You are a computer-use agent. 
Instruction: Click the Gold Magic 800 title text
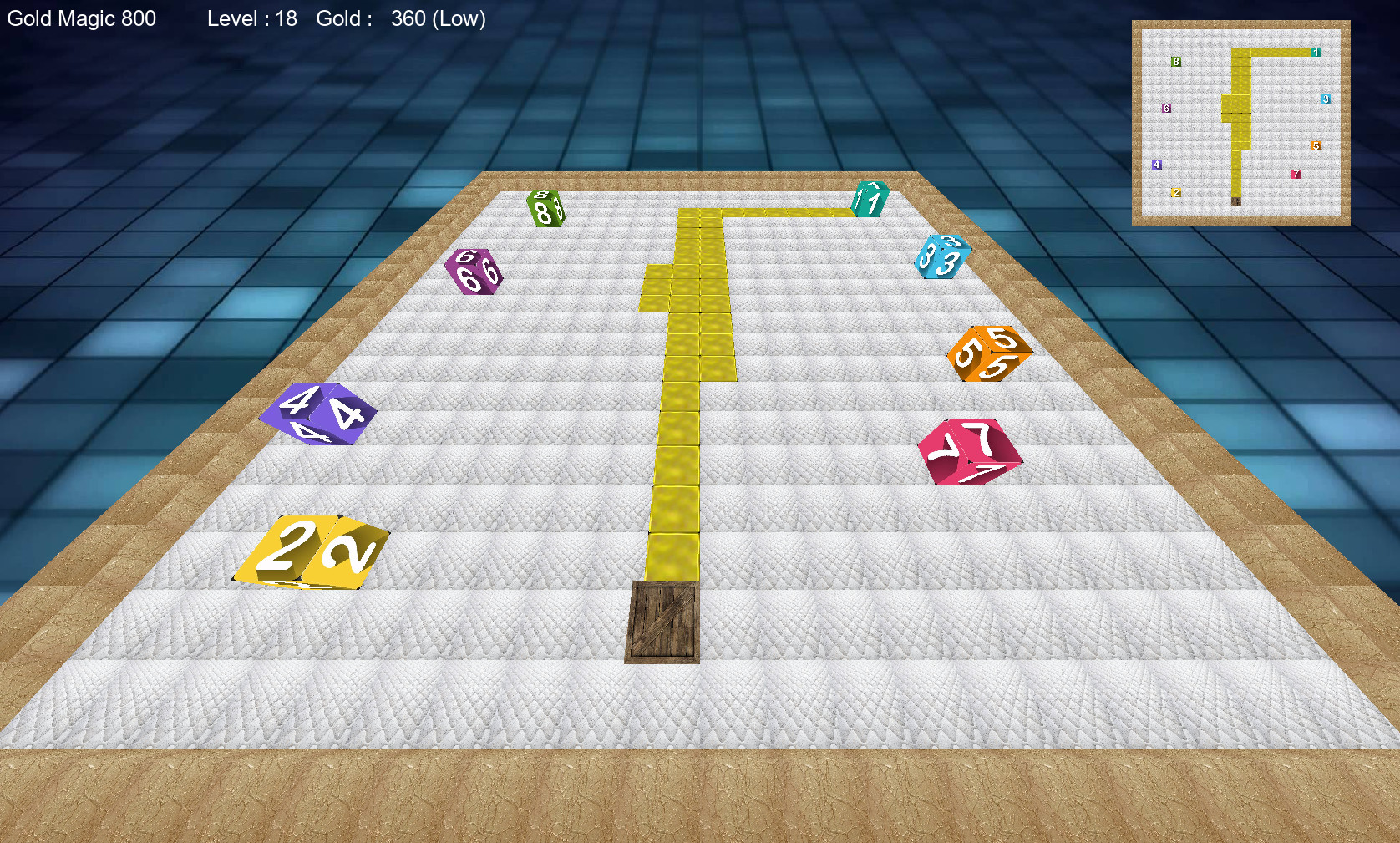pyautogui.click(x=80, y=18)
